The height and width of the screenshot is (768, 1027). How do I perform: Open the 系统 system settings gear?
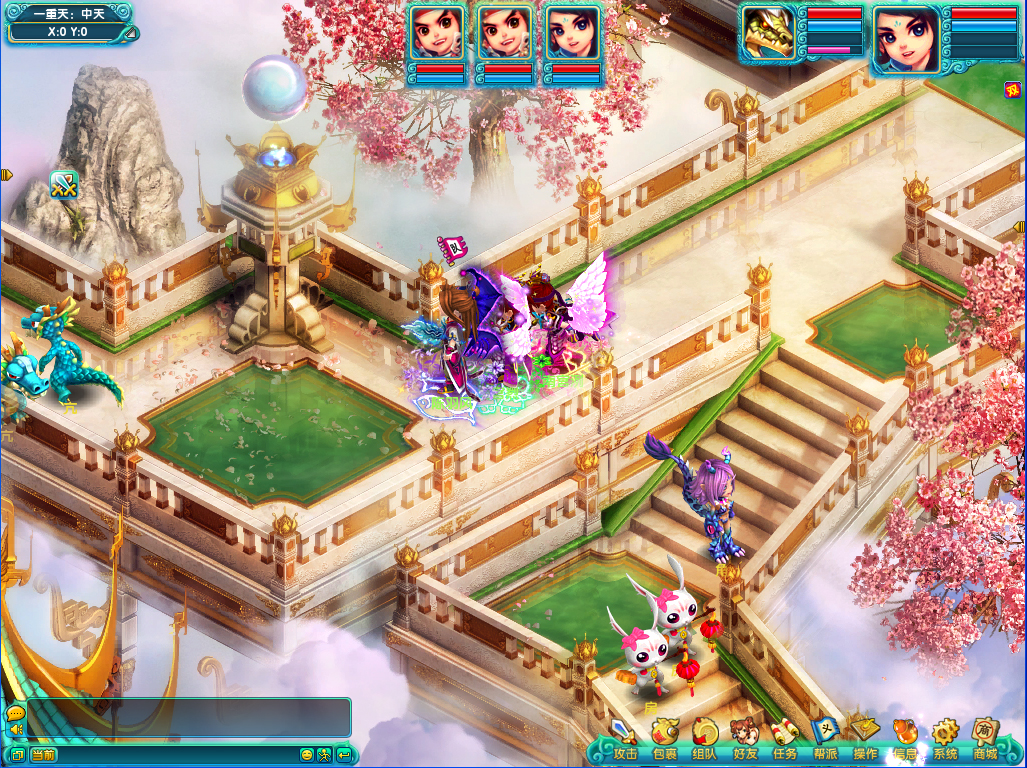click(945, 739)
